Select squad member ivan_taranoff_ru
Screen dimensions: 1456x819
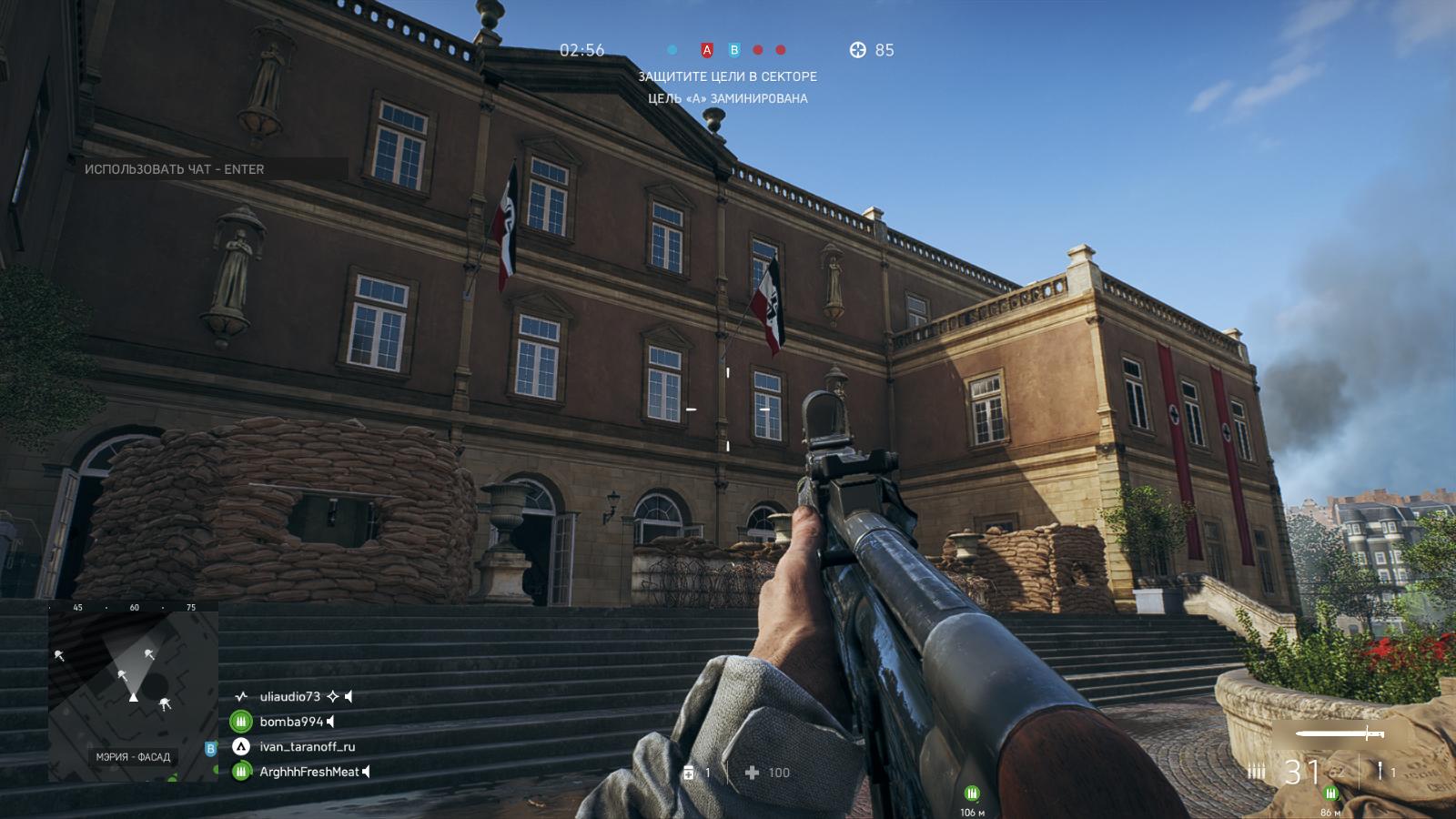tap(308, 747)
